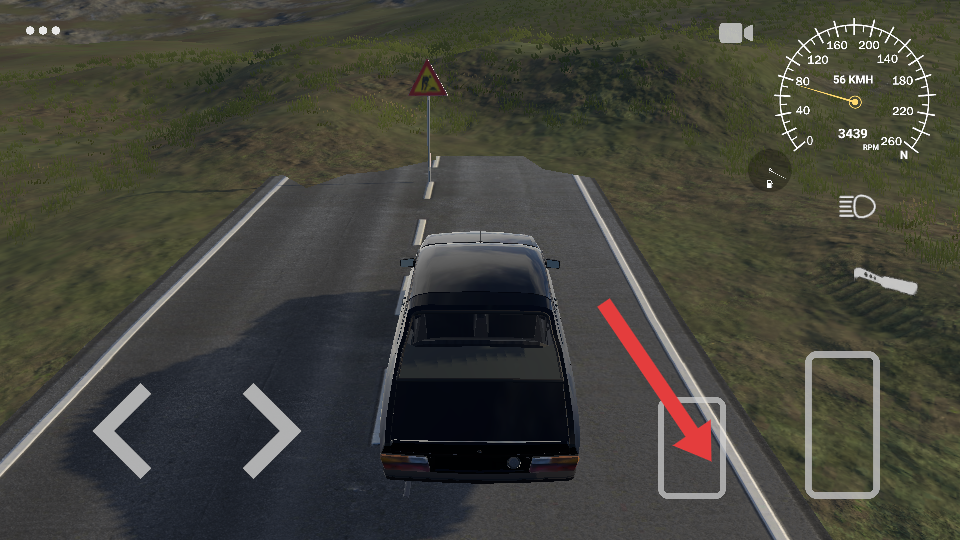Tap the brake pedal under the red arrow
Screen dimensions: 960x540
click(x=691, y=448)
